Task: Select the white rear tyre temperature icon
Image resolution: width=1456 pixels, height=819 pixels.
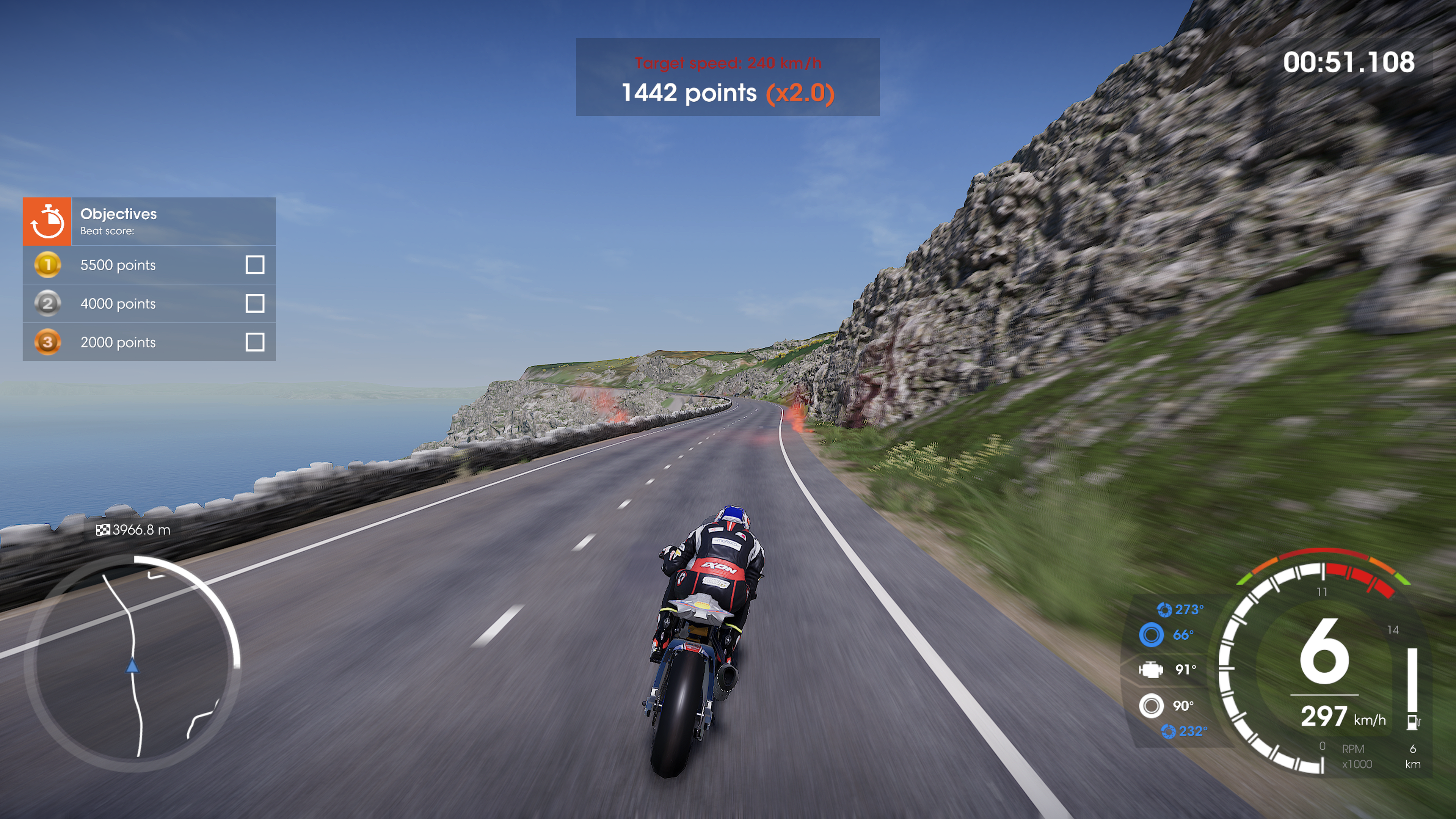Action: [1152, 705]
